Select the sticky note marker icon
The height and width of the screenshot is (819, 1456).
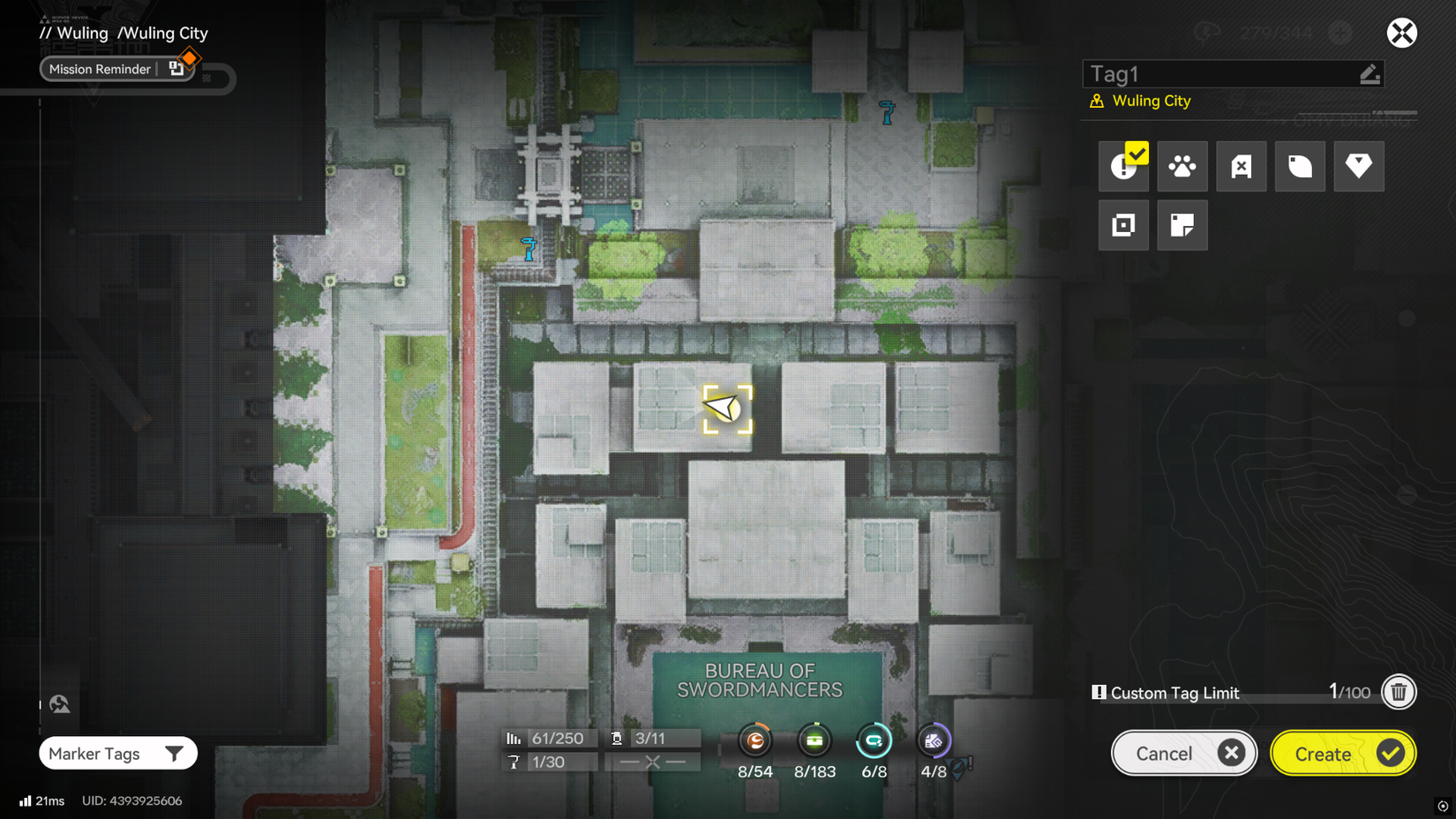(1182, 225)
